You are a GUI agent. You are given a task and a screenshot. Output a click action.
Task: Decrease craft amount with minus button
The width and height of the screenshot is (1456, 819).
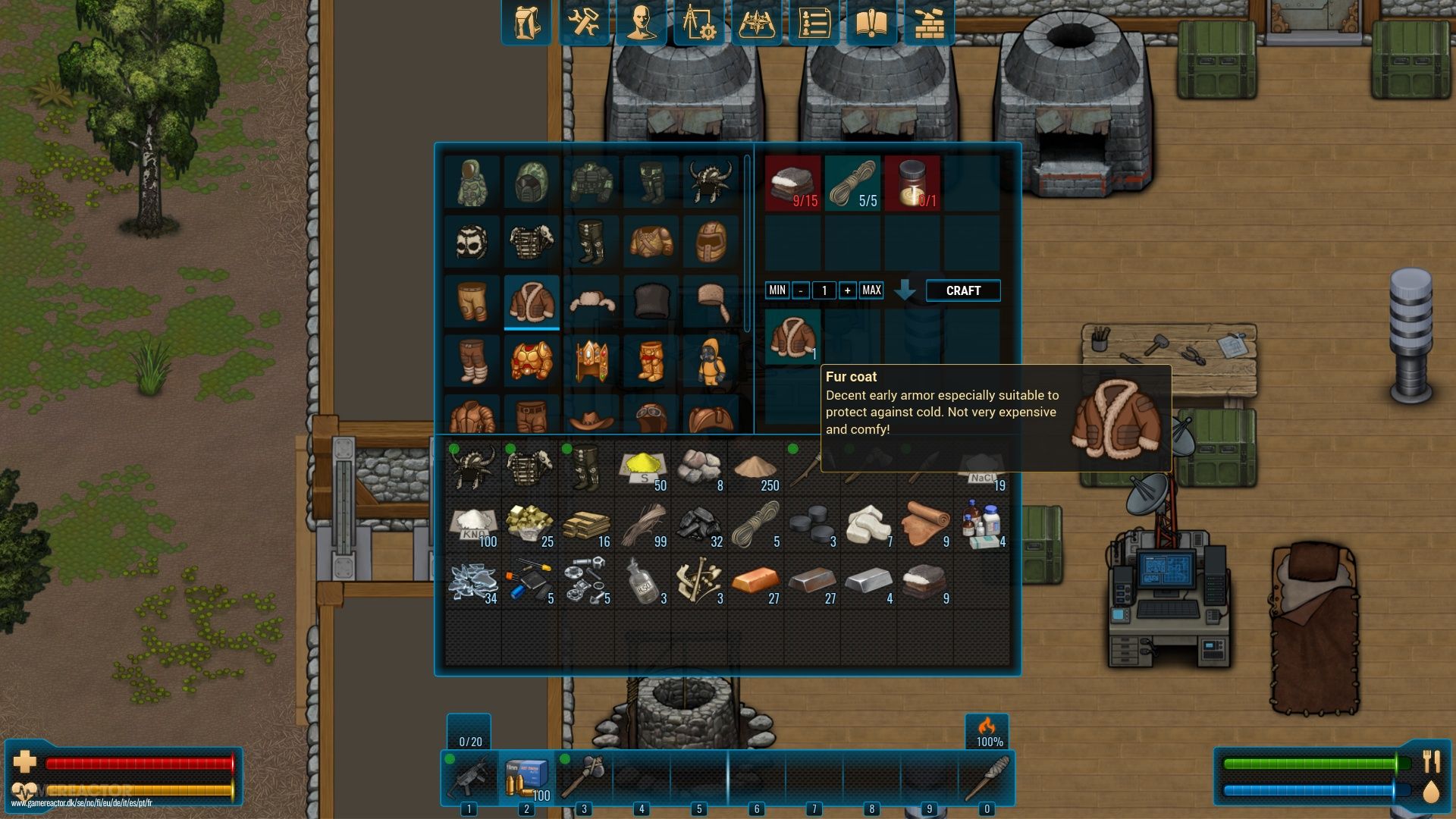tap(800, 290)
